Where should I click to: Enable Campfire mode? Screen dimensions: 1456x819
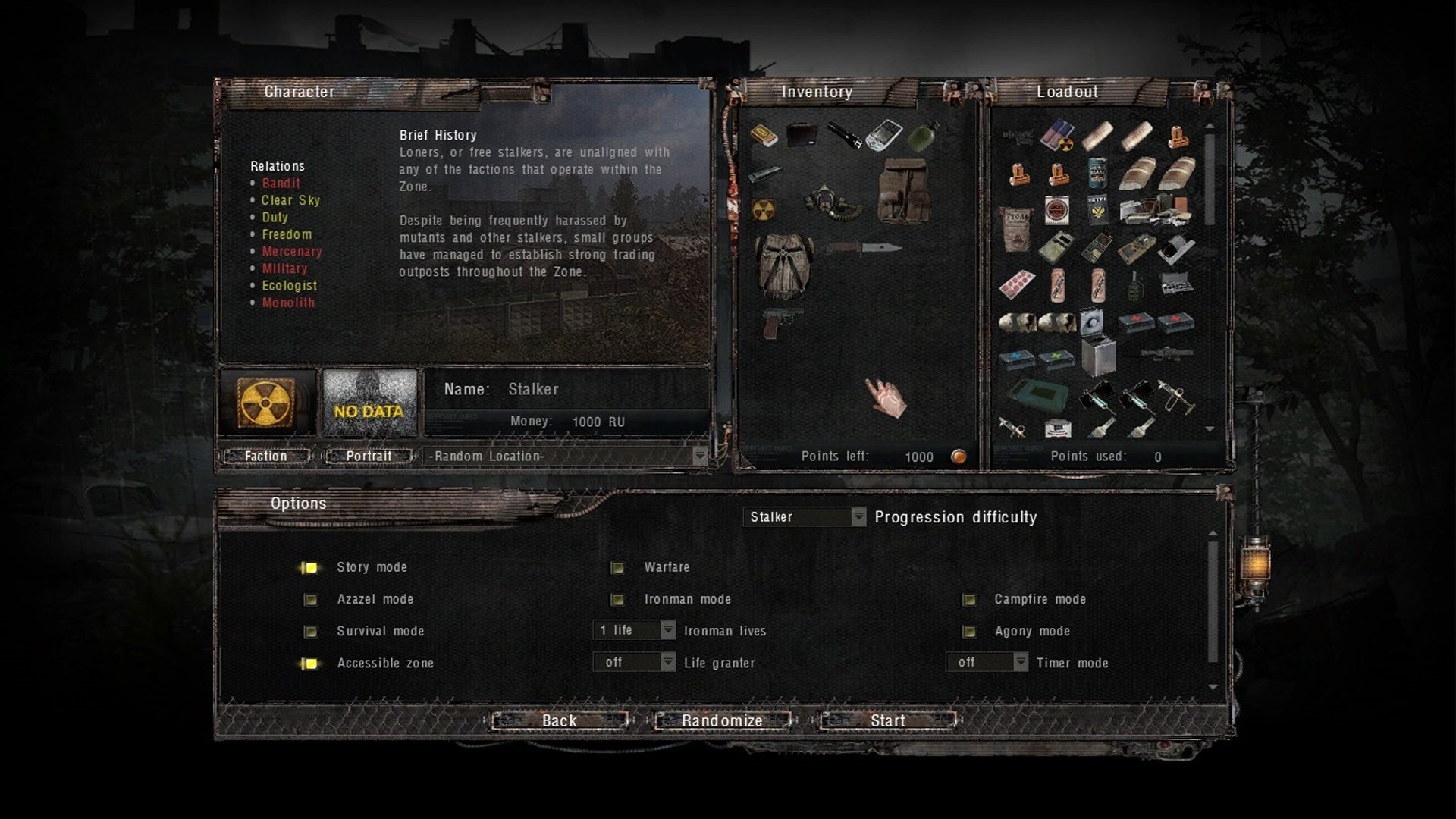(968, 600)
